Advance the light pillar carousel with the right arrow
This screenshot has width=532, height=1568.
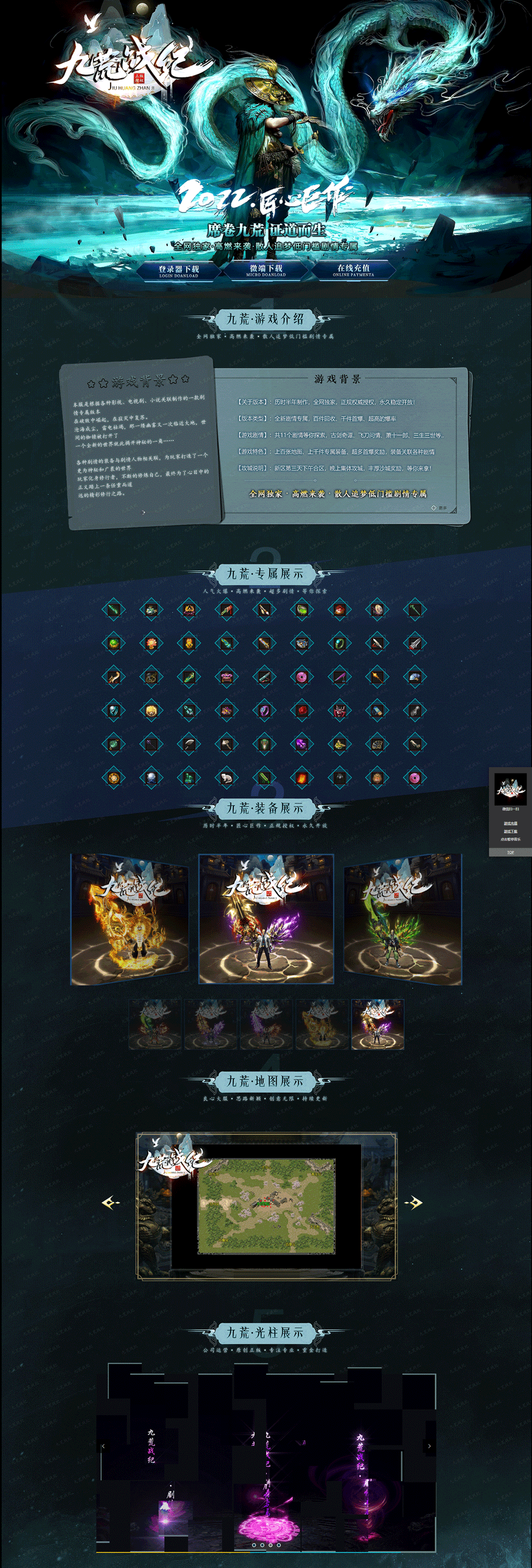pyautogui.click(x=429, y=1446)
